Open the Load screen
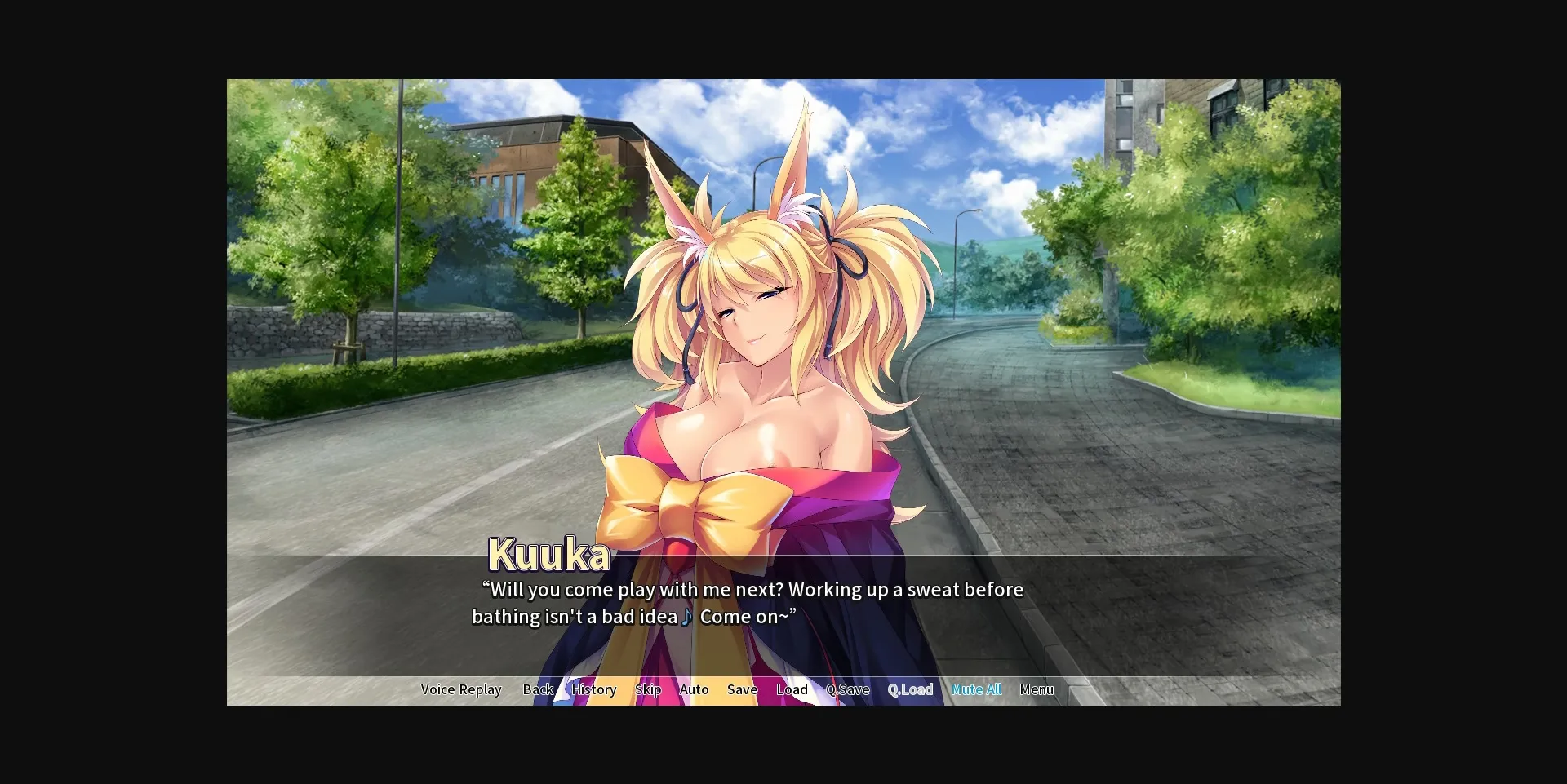 pos(792,689)
